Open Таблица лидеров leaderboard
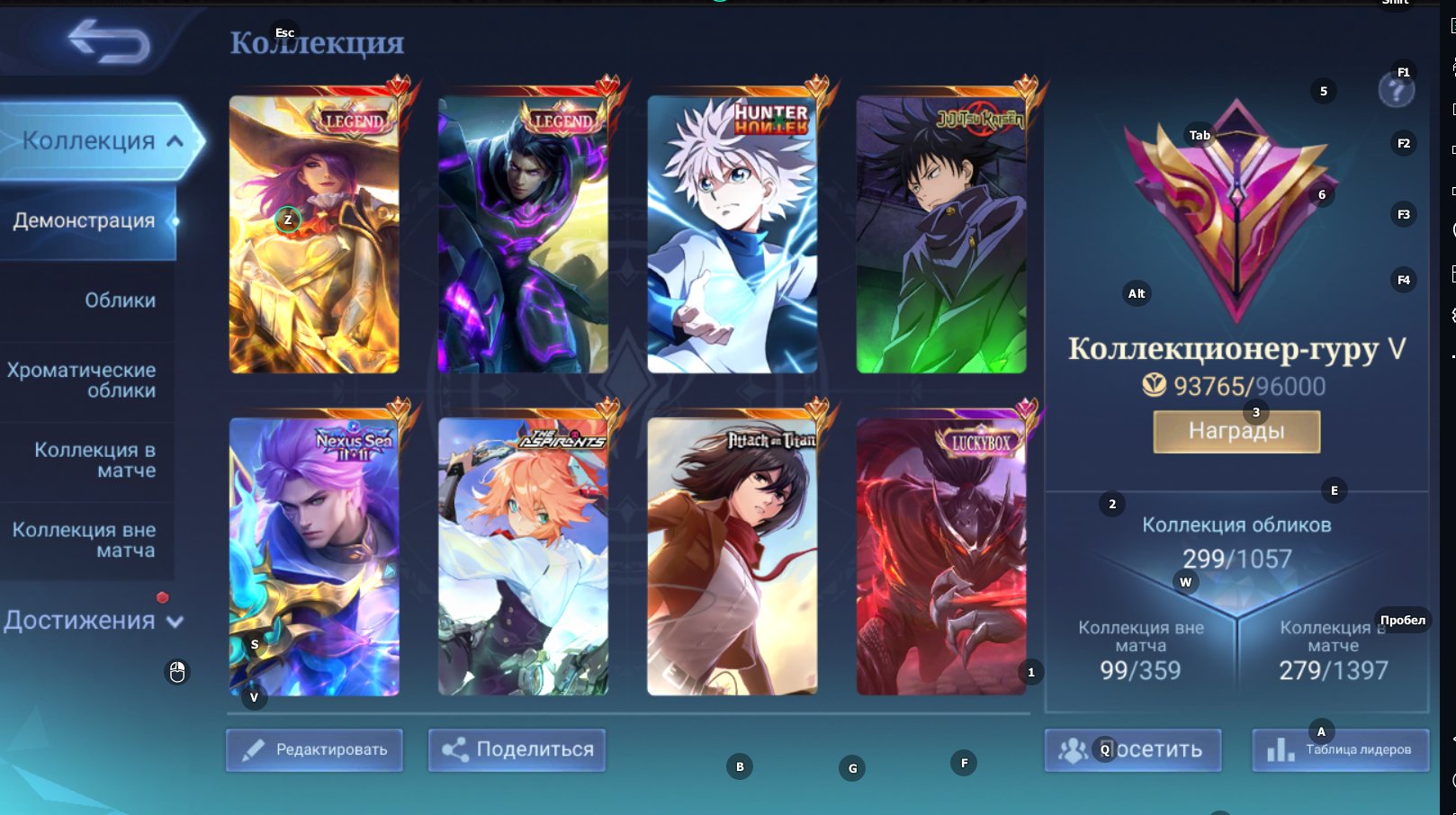This screenshot has width=1456, height=815. coord(1341,750)
